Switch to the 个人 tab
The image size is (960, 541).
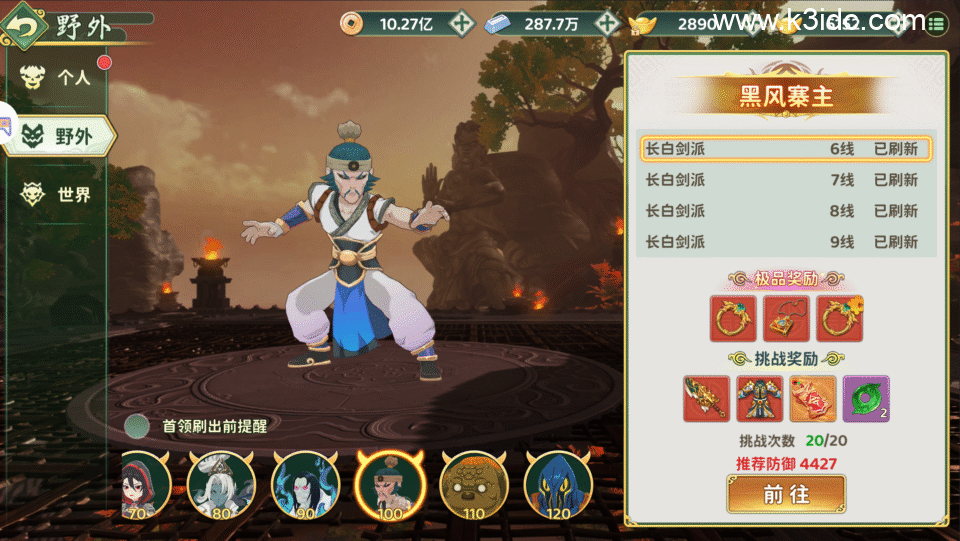coord(60,78)
